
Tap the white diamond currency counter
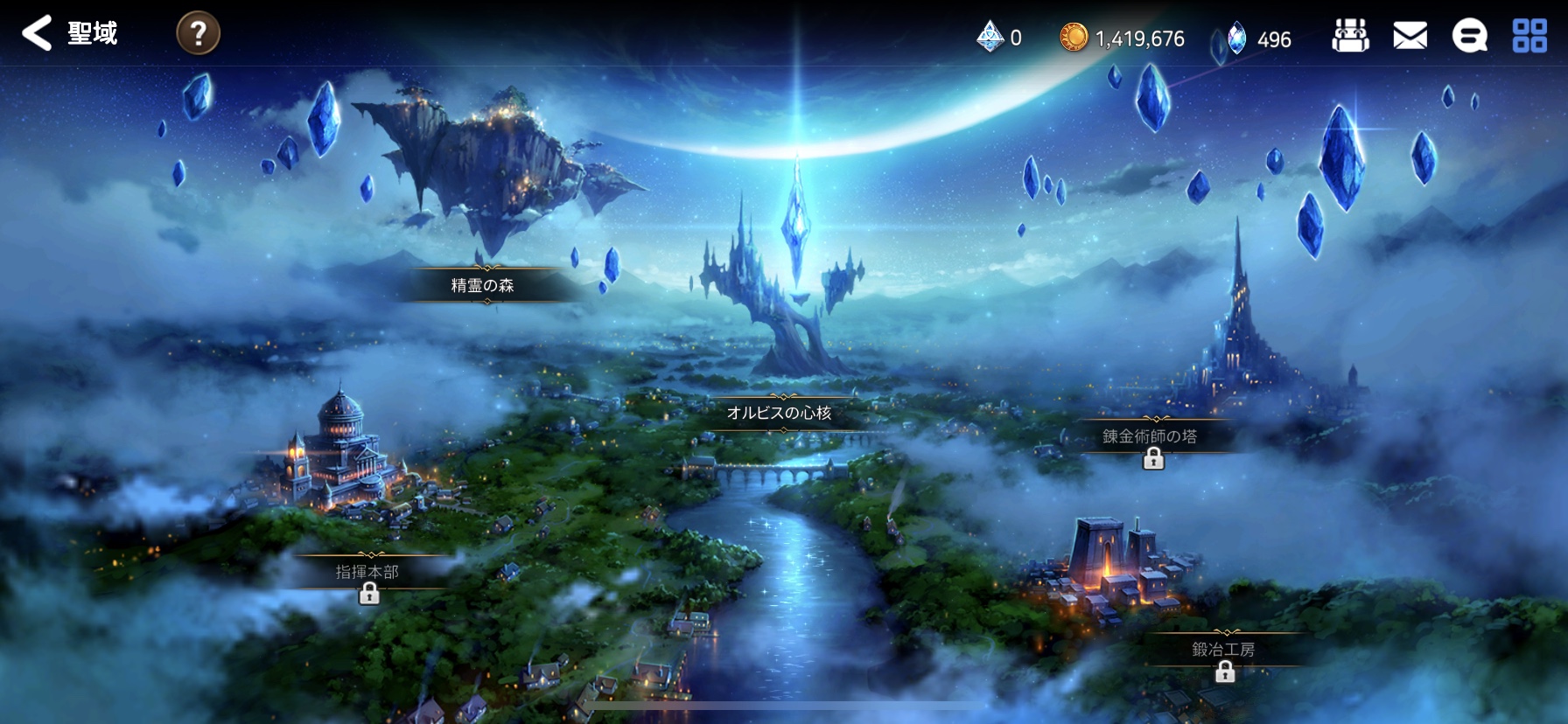[x=999, y=38]
